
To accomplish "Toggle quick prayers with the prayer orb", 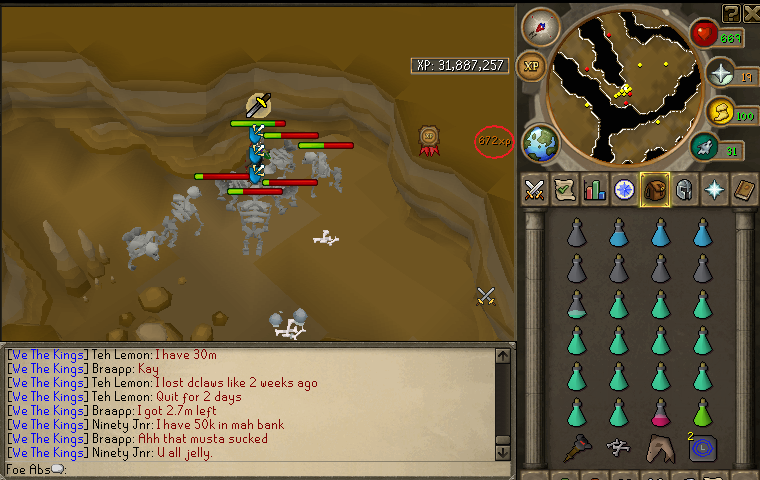I will click(x=719, y=73).
